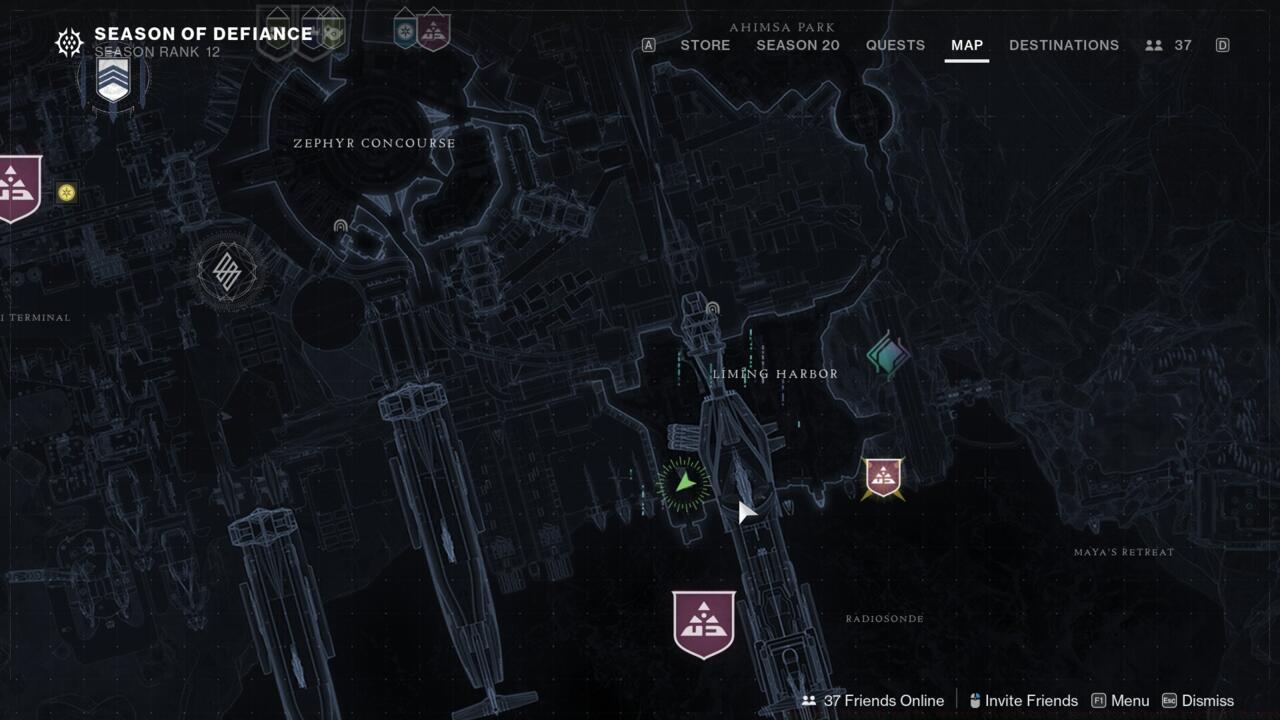Select the yellow vendor icon on the left map edge

[x=68, y=191]
